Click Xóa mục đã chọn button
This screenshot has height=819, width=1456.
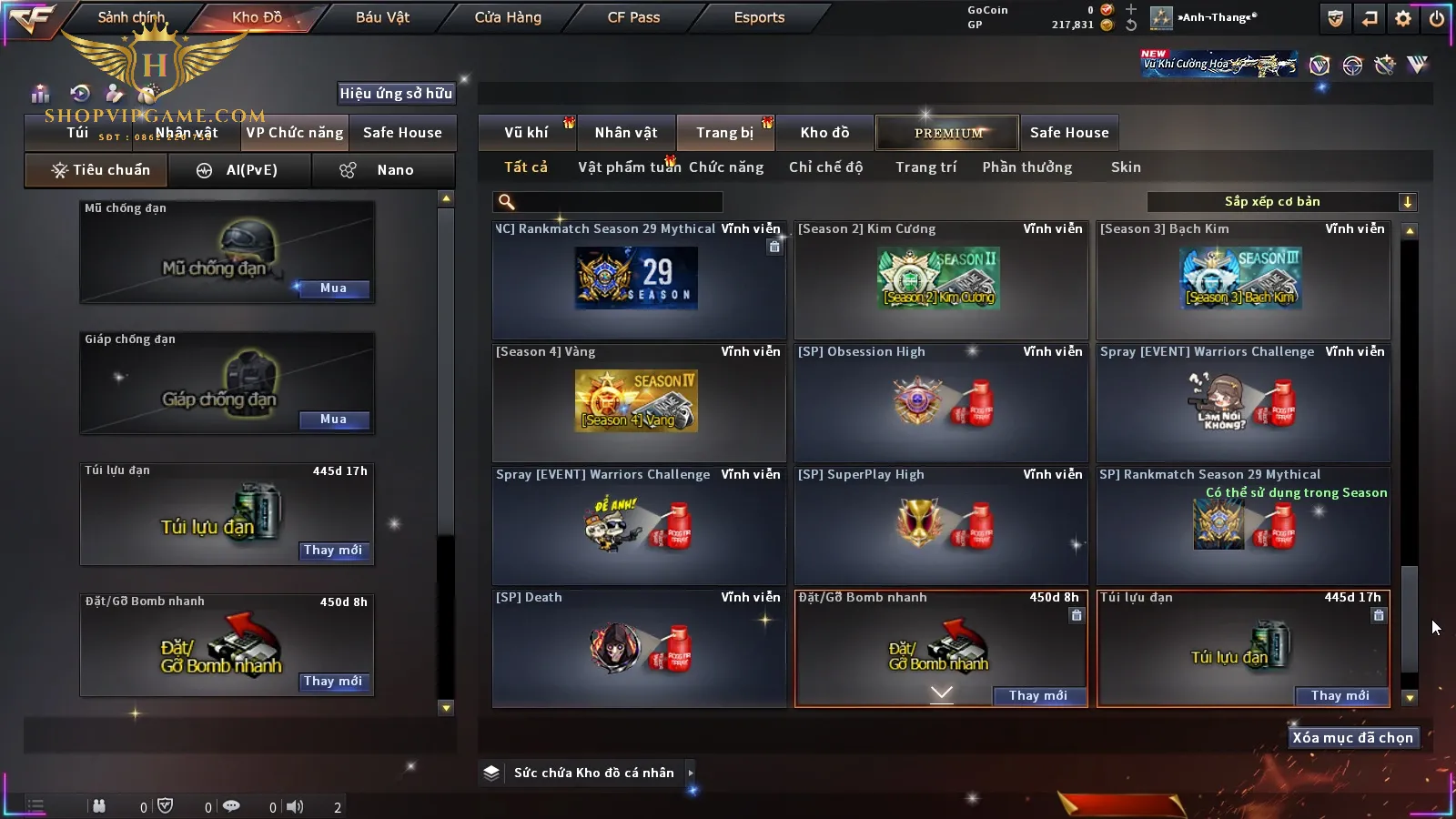coord(1352,738)
